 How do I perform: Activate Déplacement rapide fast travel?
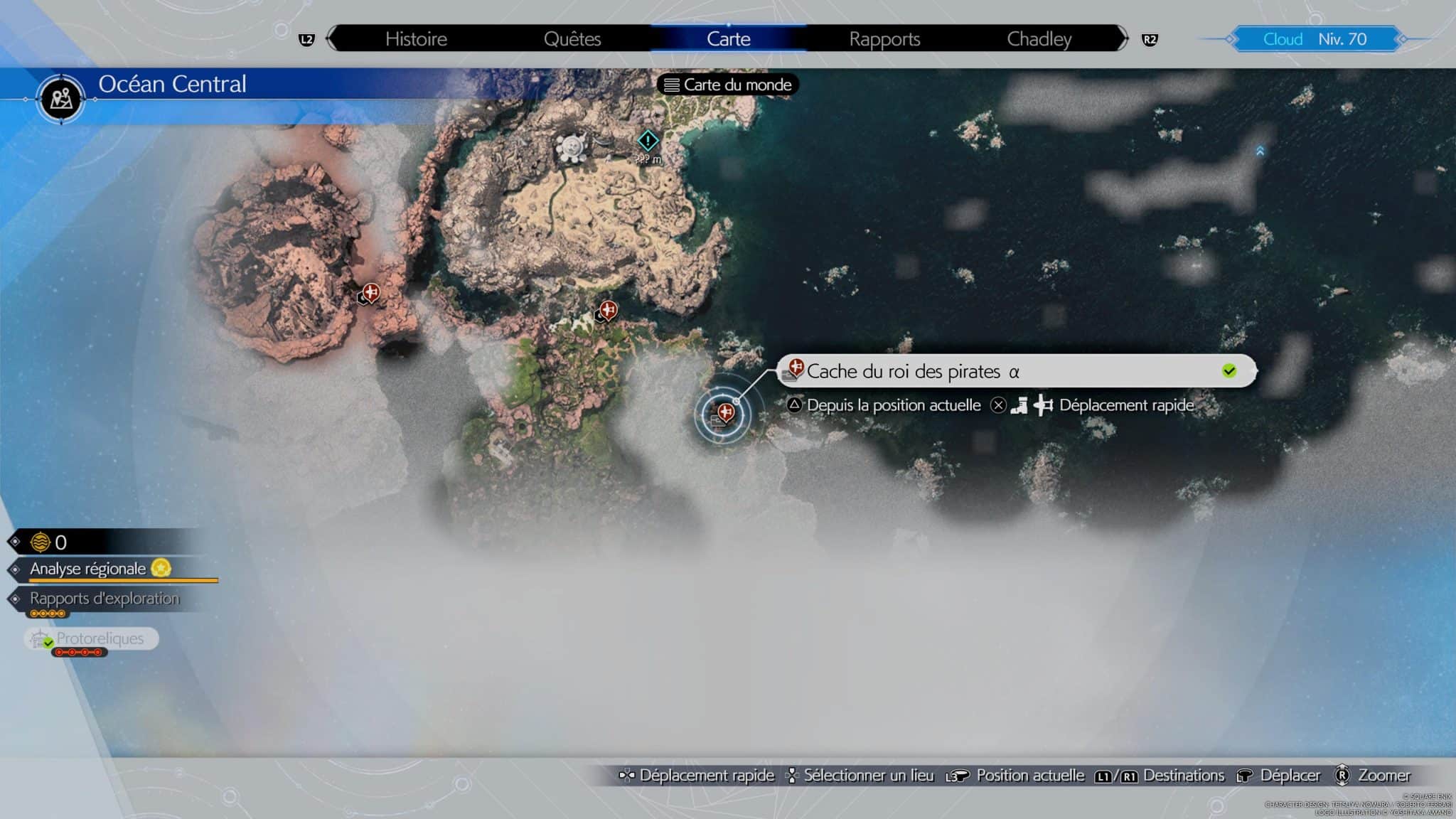point(1125,405)
